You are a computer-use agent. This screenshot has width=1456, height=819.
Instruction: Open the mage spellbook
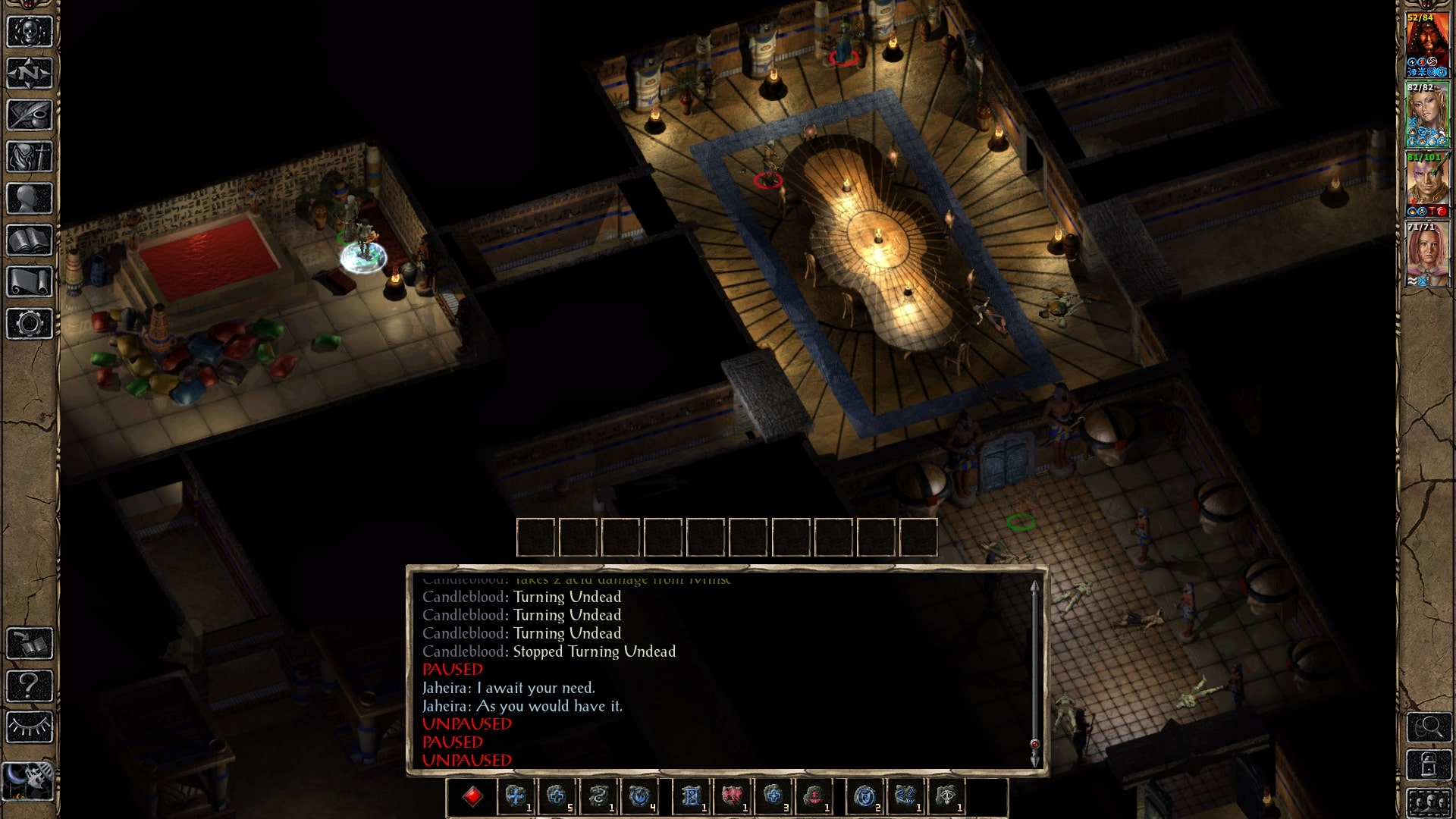click(x=30, y=240)
